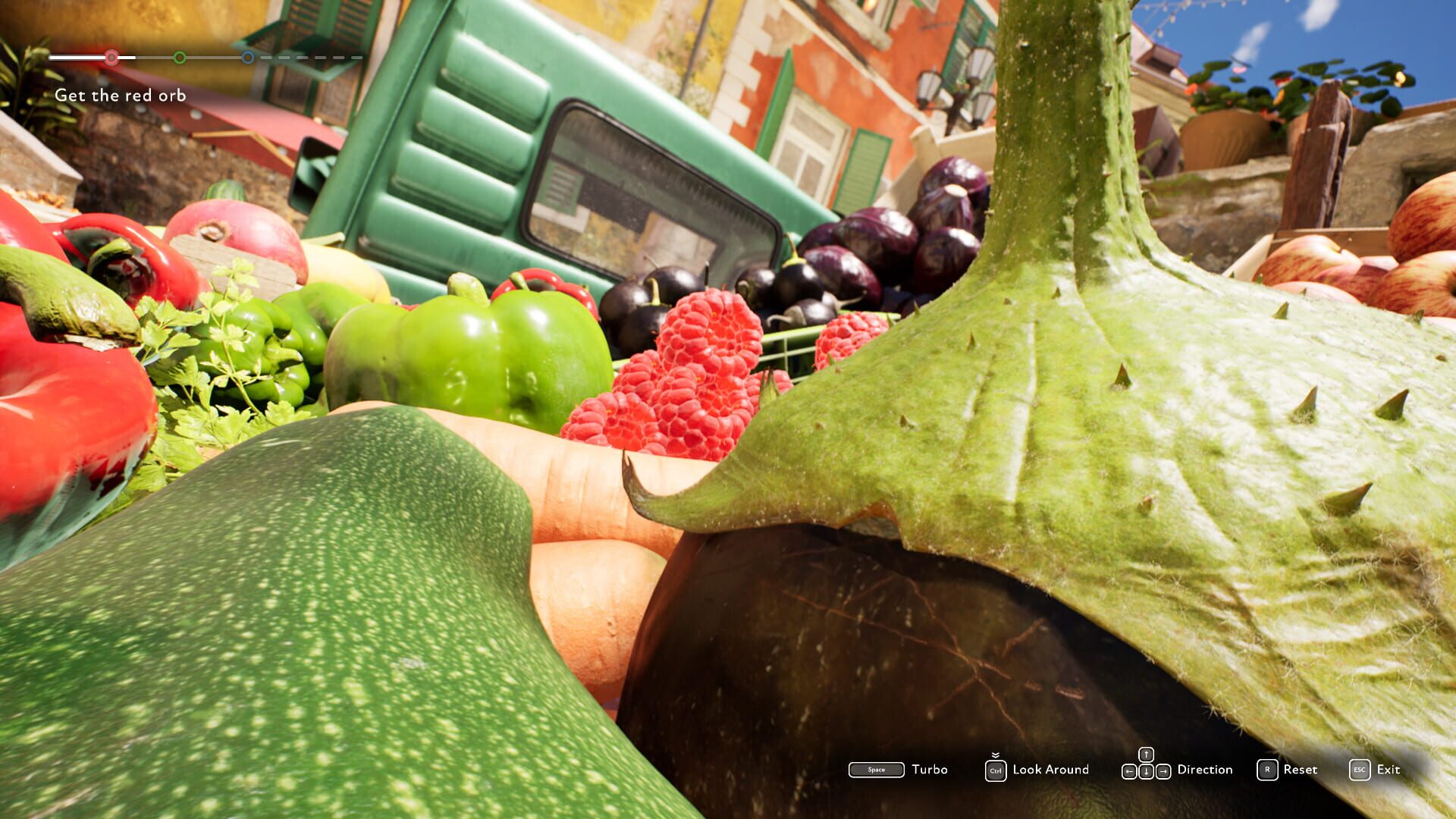Click the up arrow Direction key icon
Viewport: 1456px width, 819px height.
(x=1146, y=754)
